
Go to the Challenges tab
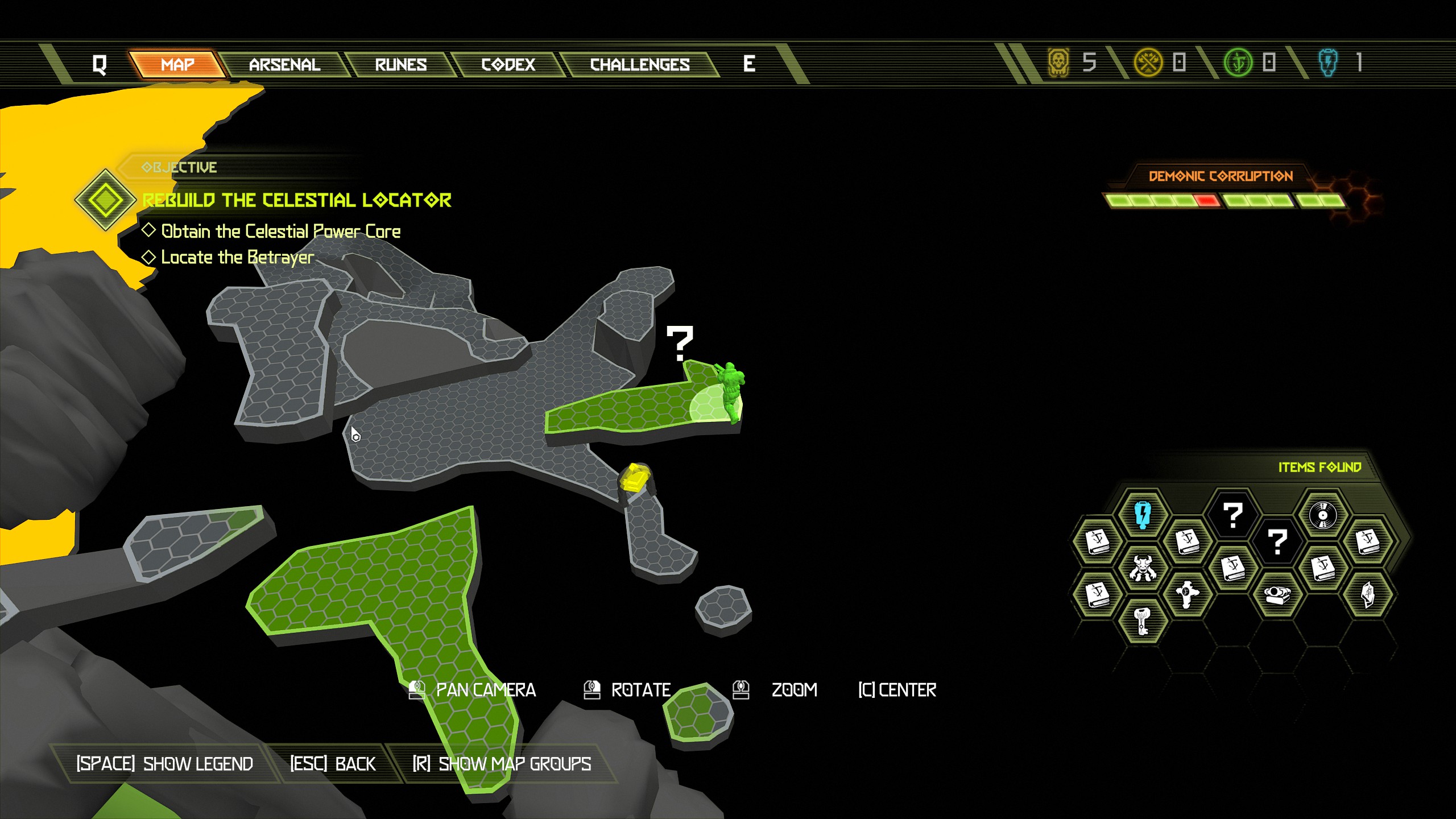click(639, 64)
